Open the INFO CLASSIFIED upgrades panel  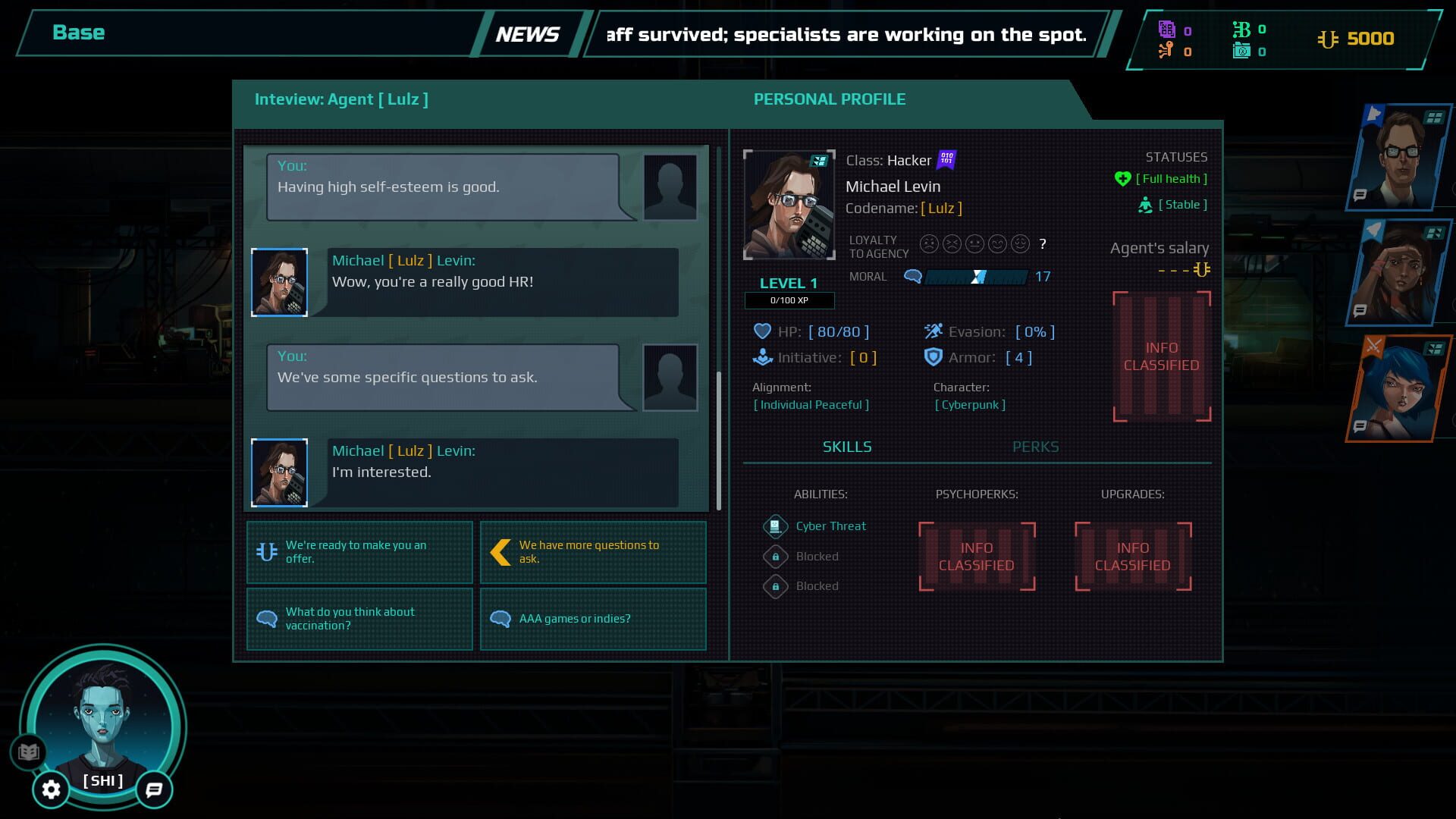pos(1133,556)
